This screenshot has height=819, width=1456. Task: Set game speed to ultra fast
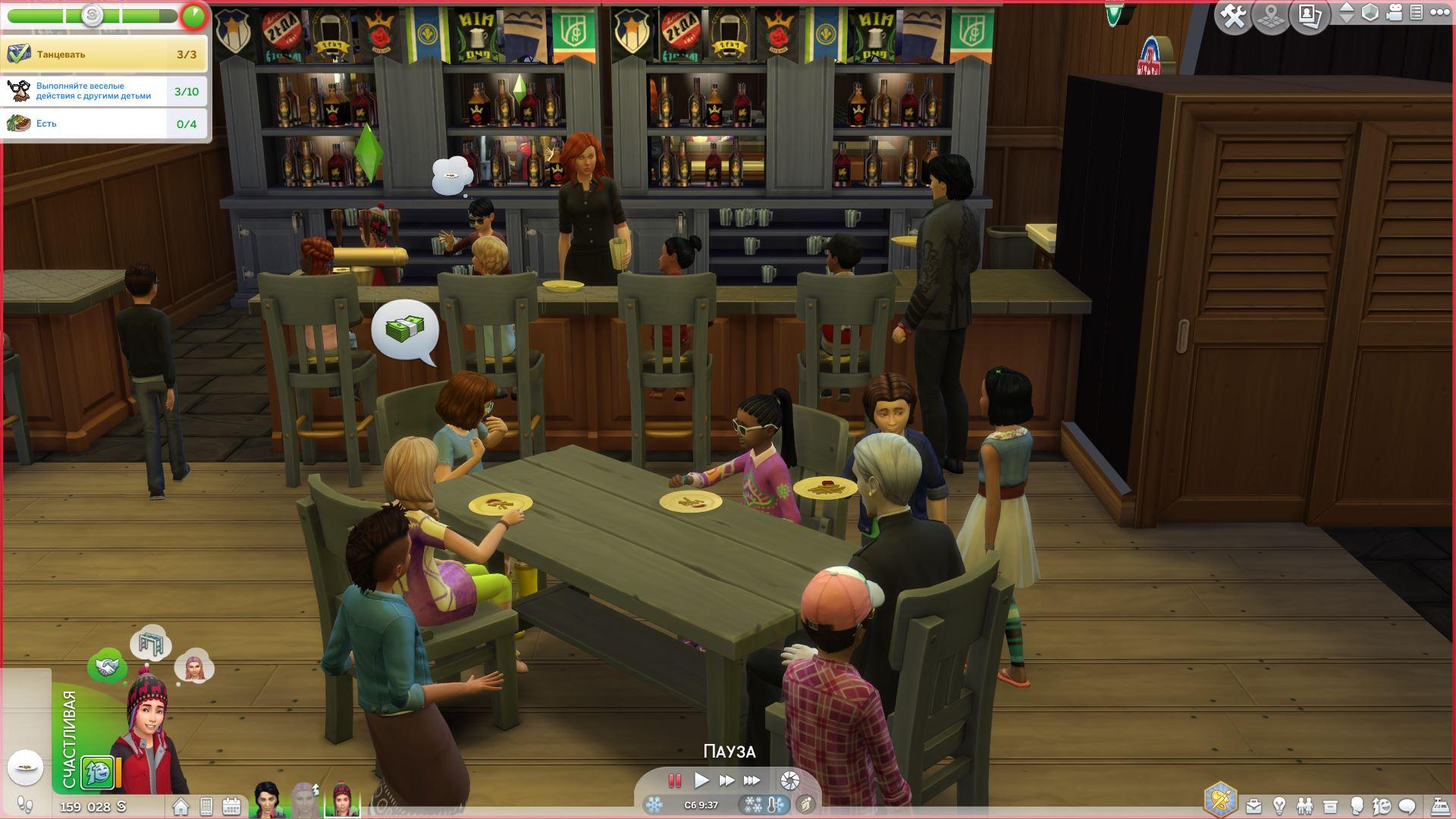pyautogui.click(x=752, y=780)
